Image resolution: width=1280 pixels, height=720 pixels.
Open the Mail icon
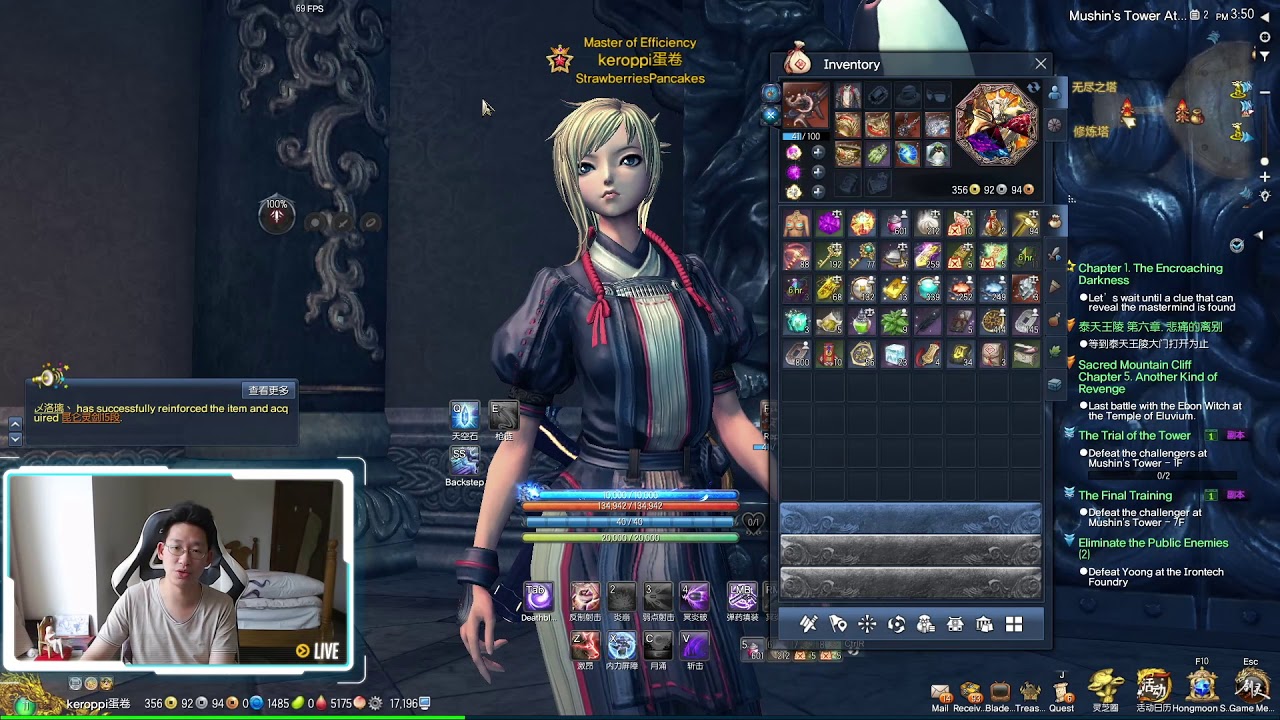(x=940, y=692)
